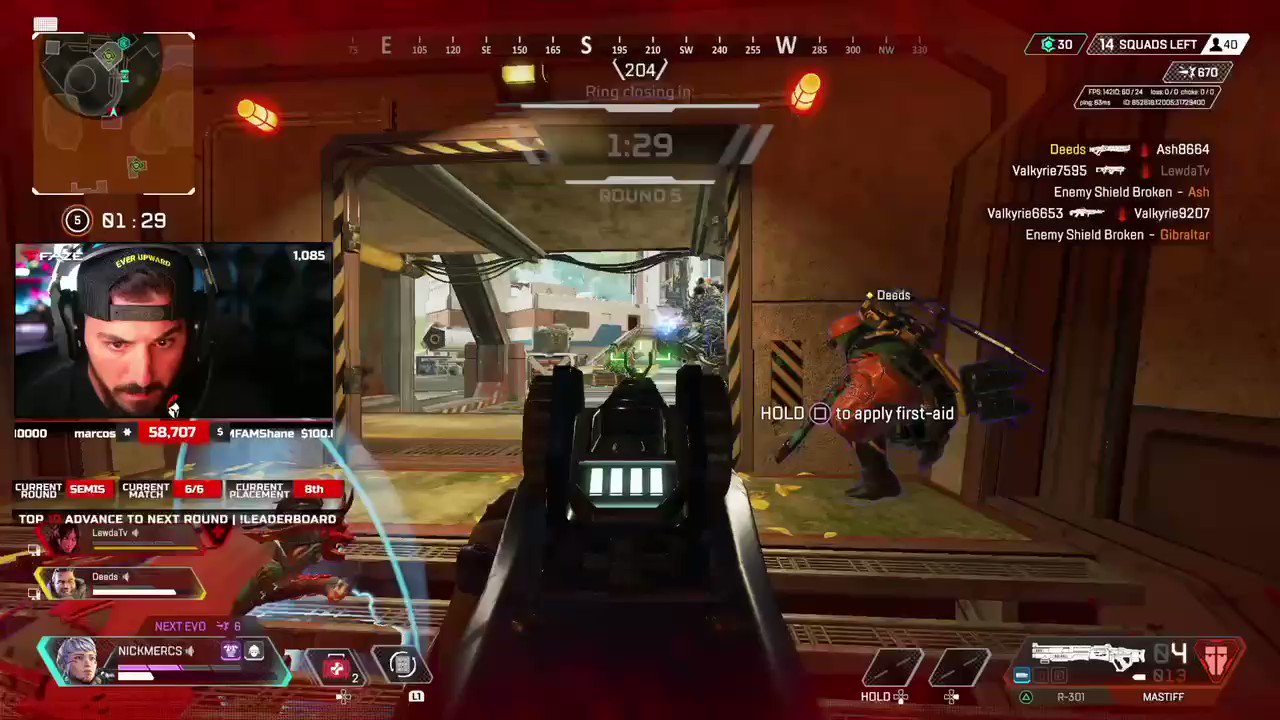This screenshot has width=1280, height=720.
Task: Mute NICKMERCS speaker indicator
Action: (190, 650)
